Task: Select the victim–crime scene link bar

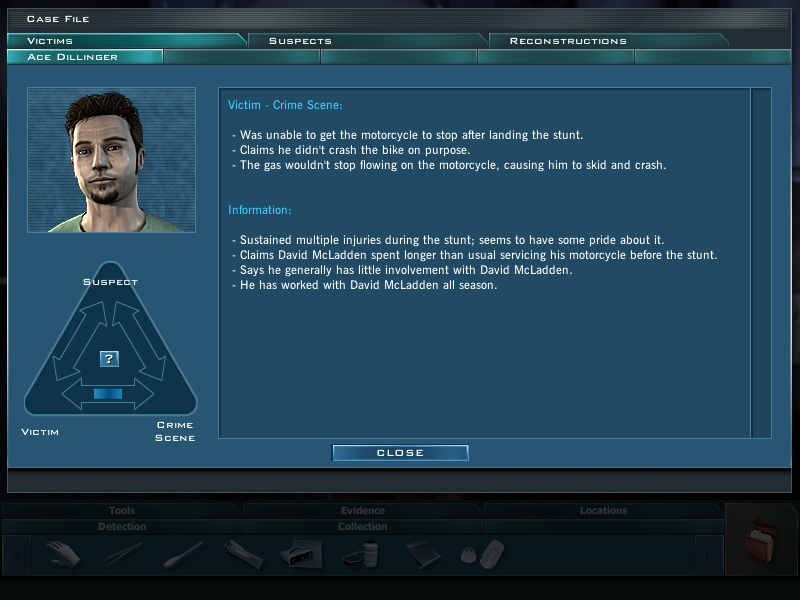Action: (x=108, y=394)
